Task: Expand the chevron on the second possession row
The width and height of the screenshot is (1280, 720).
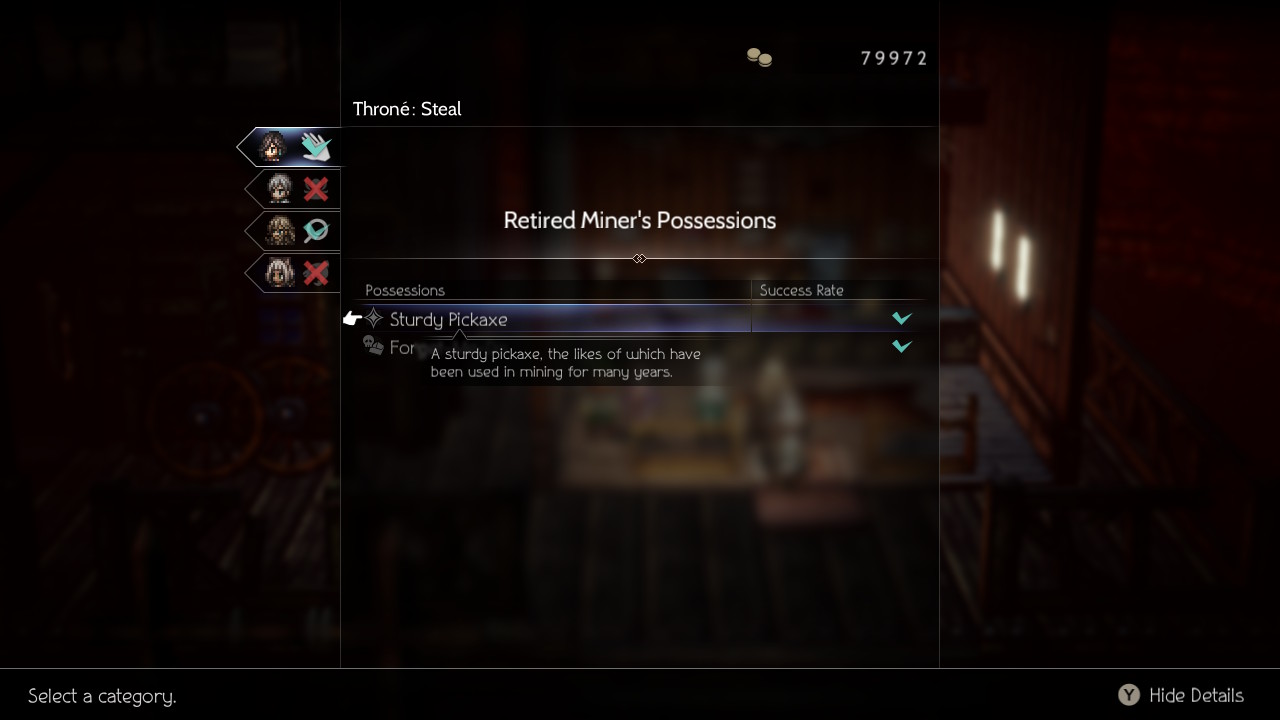Action: pos(901,346)
